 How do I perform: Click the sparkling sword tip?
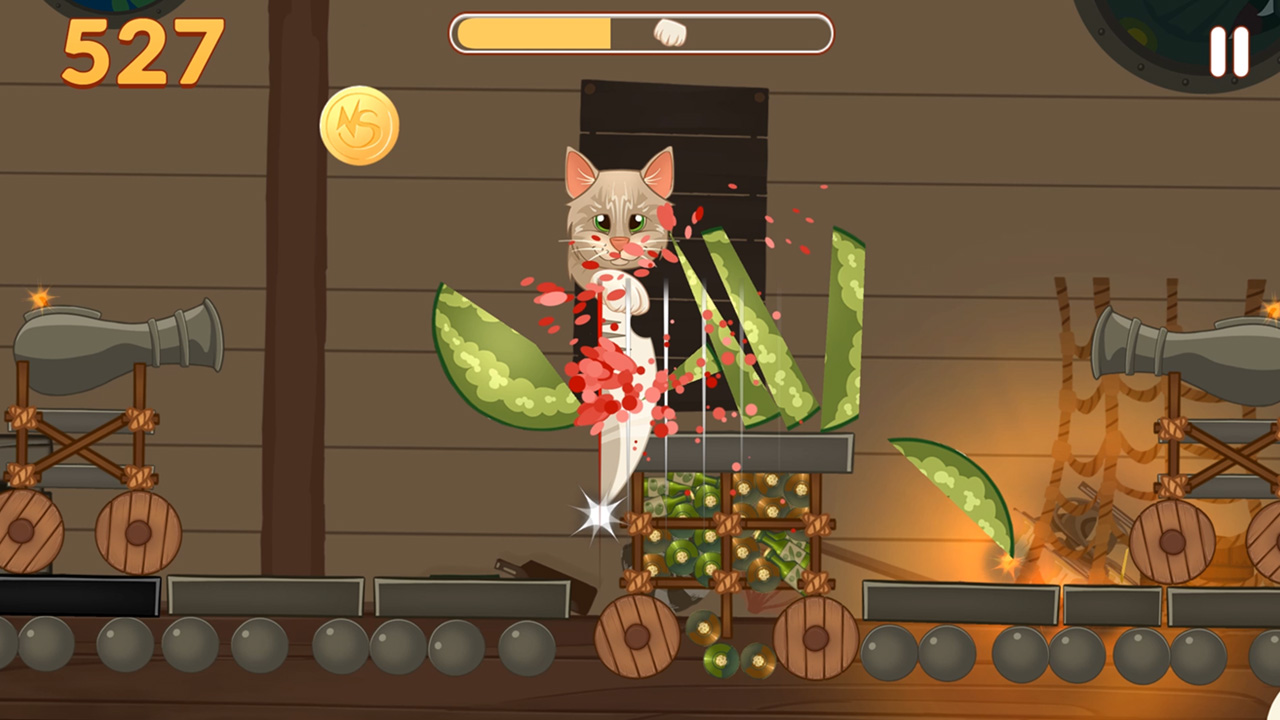click(594, 512)
